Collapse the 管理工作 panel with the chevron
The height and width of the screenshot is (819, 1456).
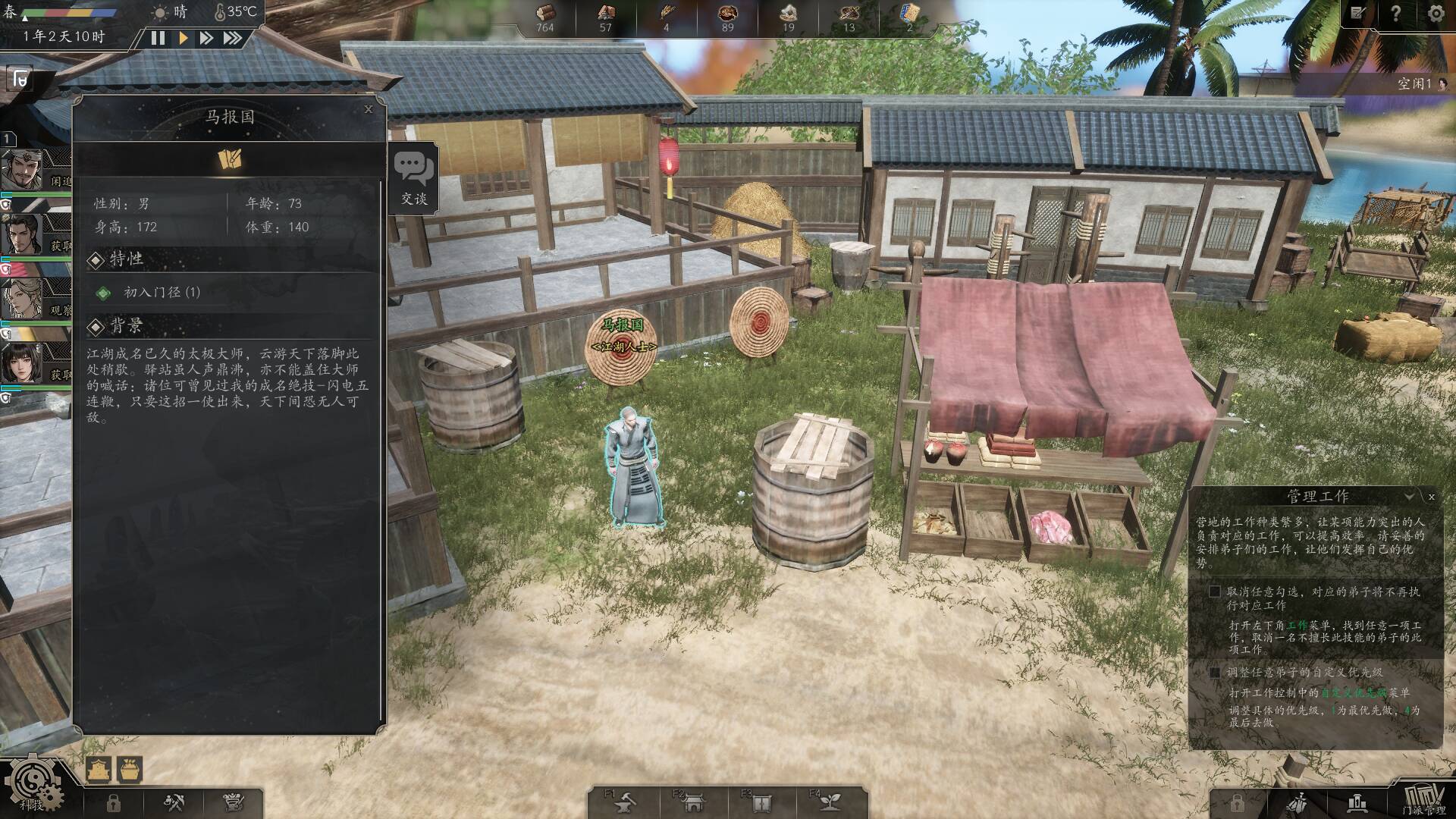point(1409,497)
